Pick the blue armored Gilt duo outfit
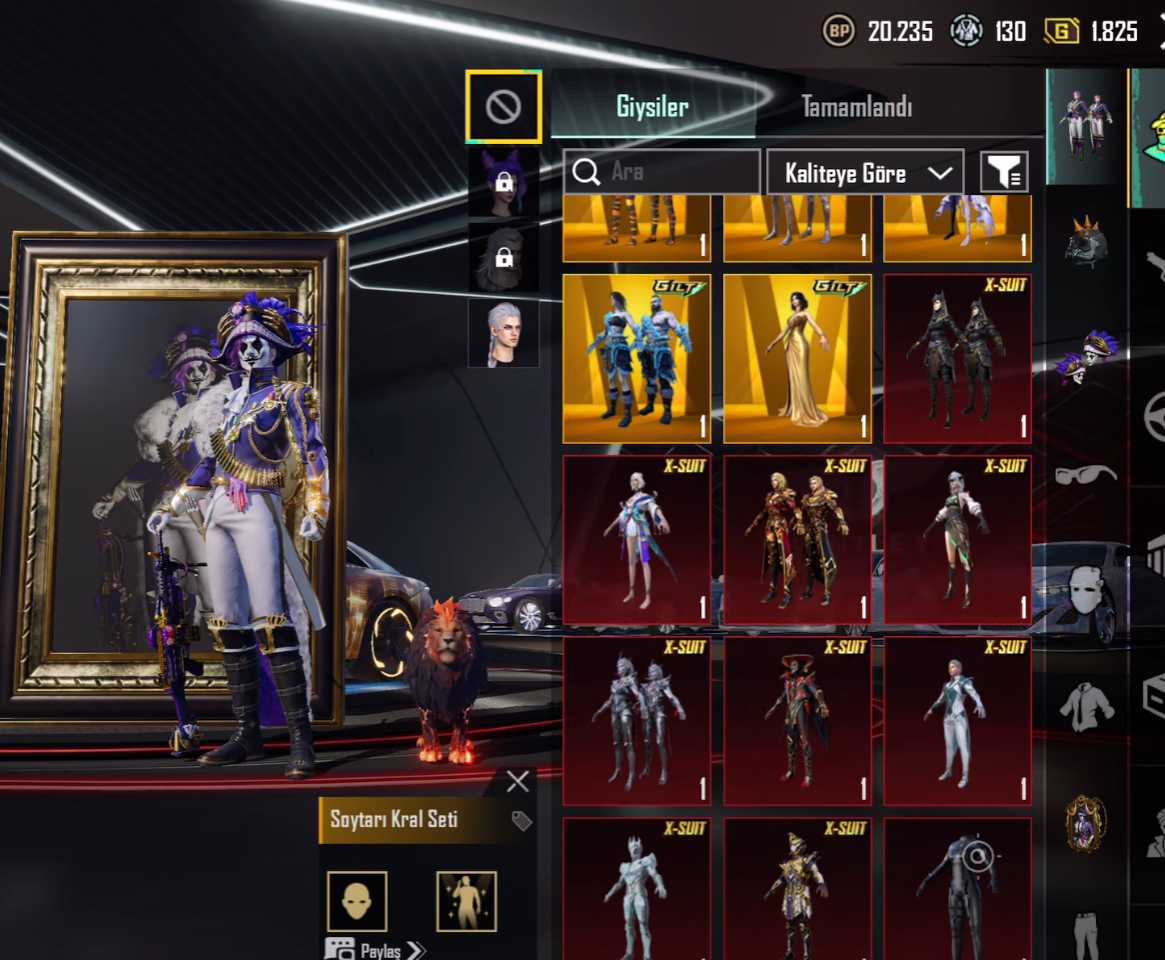 point(637,358)
